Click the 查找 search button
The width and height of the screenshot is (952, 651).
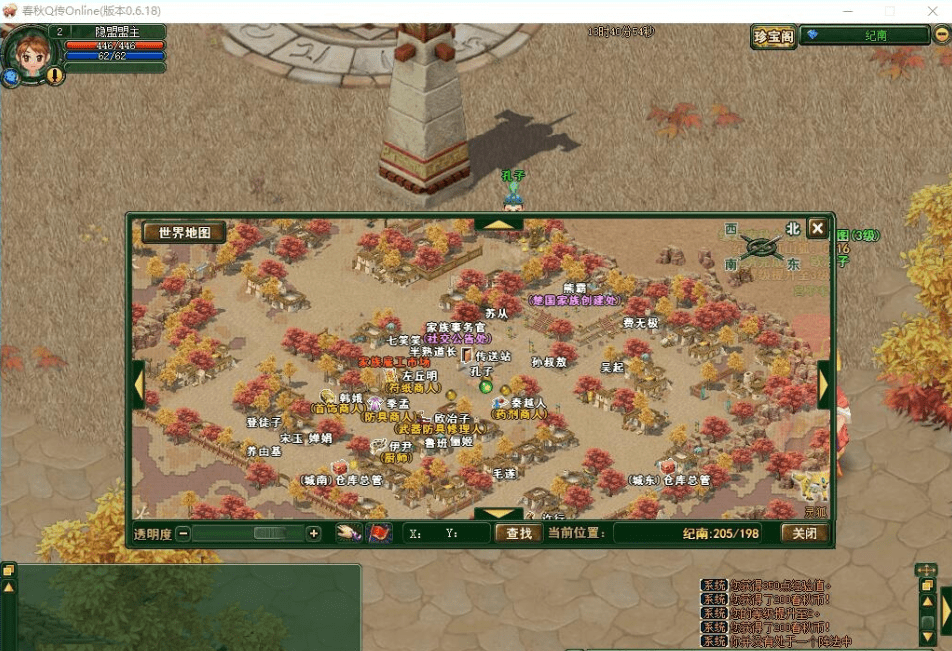coord(518,533)
